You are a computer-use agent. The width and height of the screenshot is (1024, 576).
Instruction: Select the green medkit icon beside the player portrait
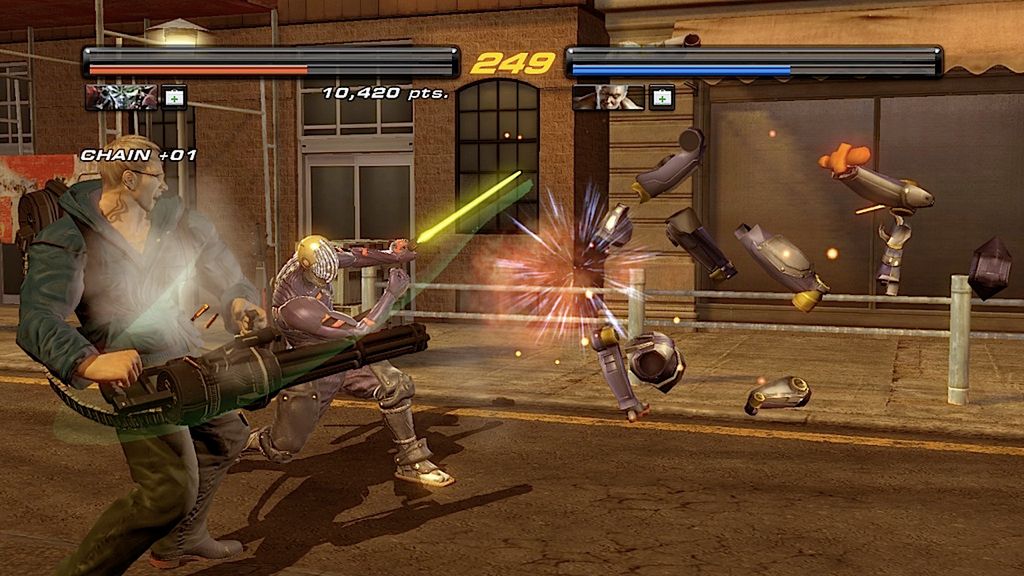pyautogui.click(x=175, y=97)
